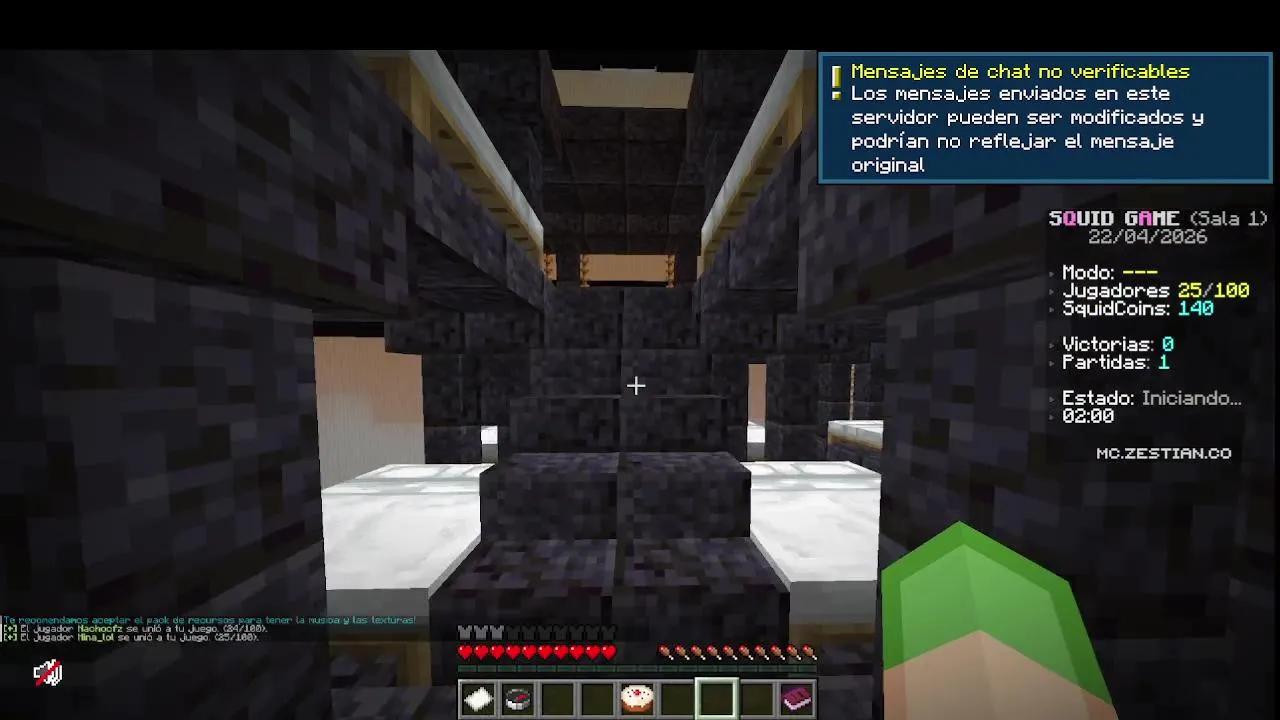
Task: Click the first red heart in the health bar
Action: tap(463, 651)
